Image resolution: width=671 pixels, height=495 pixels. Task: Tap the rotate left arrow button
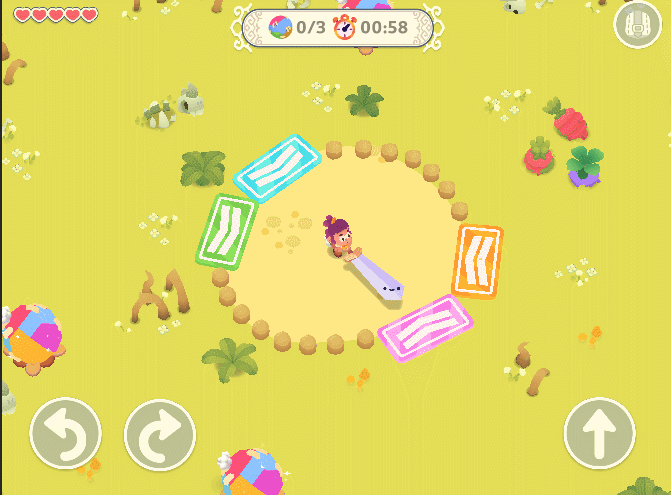pyautogui.click(x=66, y=435)
